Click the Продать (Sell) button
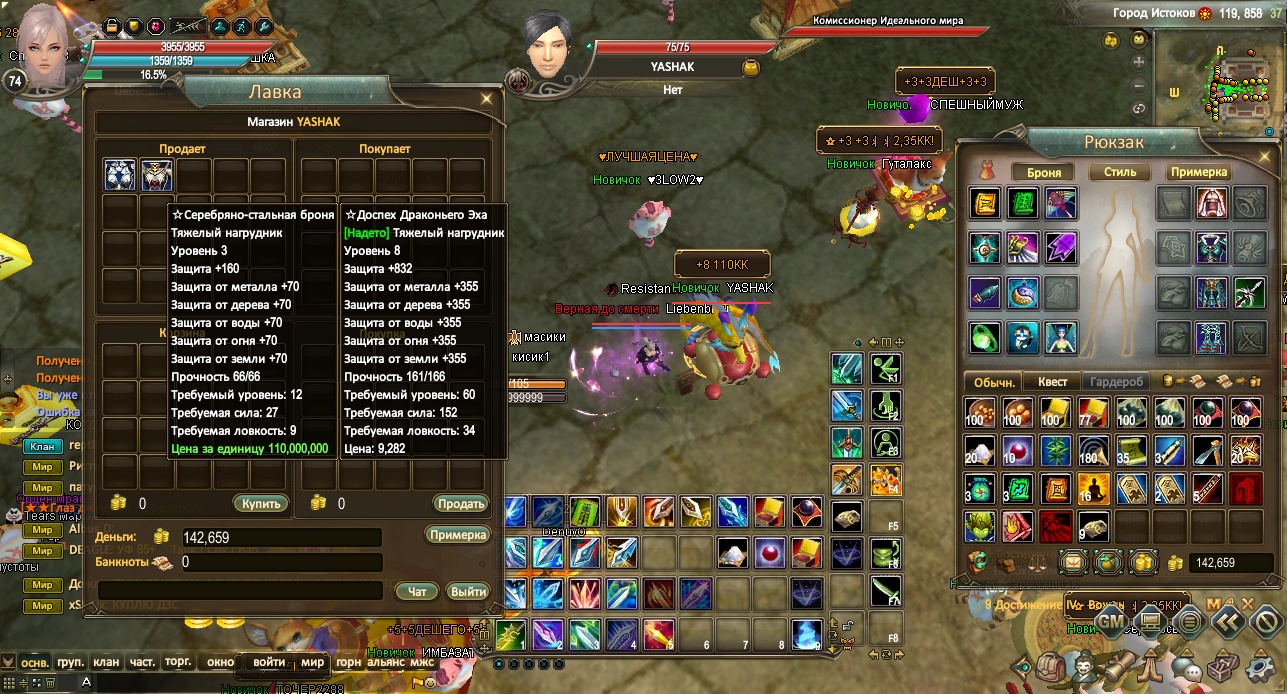1287x694 pixels. 460,503
